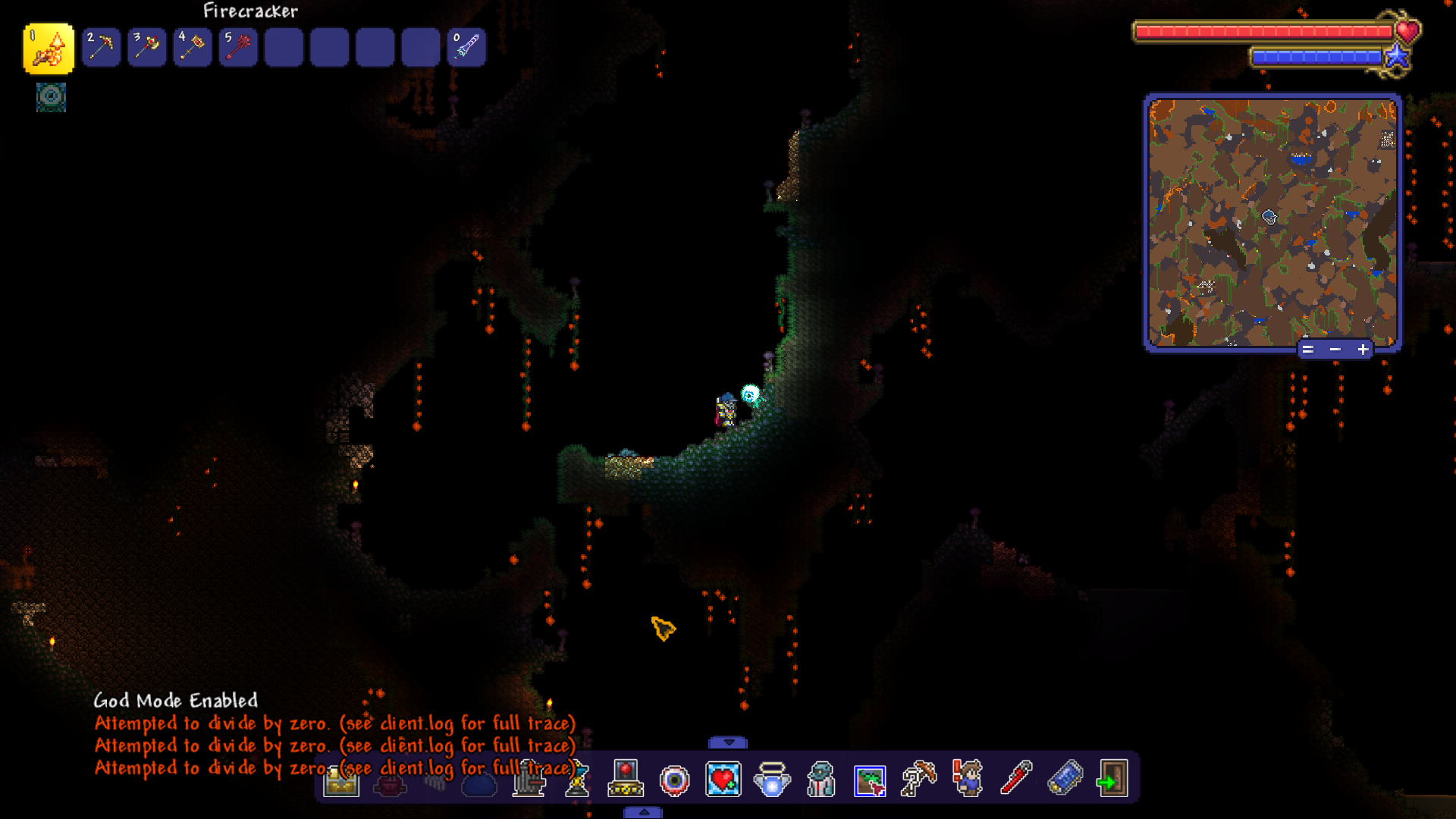Image resolution: width=1456 pixels, height=819 pixels.
Task: Select the eyeball boss spawner icon
Action: (x=673, y=779)
